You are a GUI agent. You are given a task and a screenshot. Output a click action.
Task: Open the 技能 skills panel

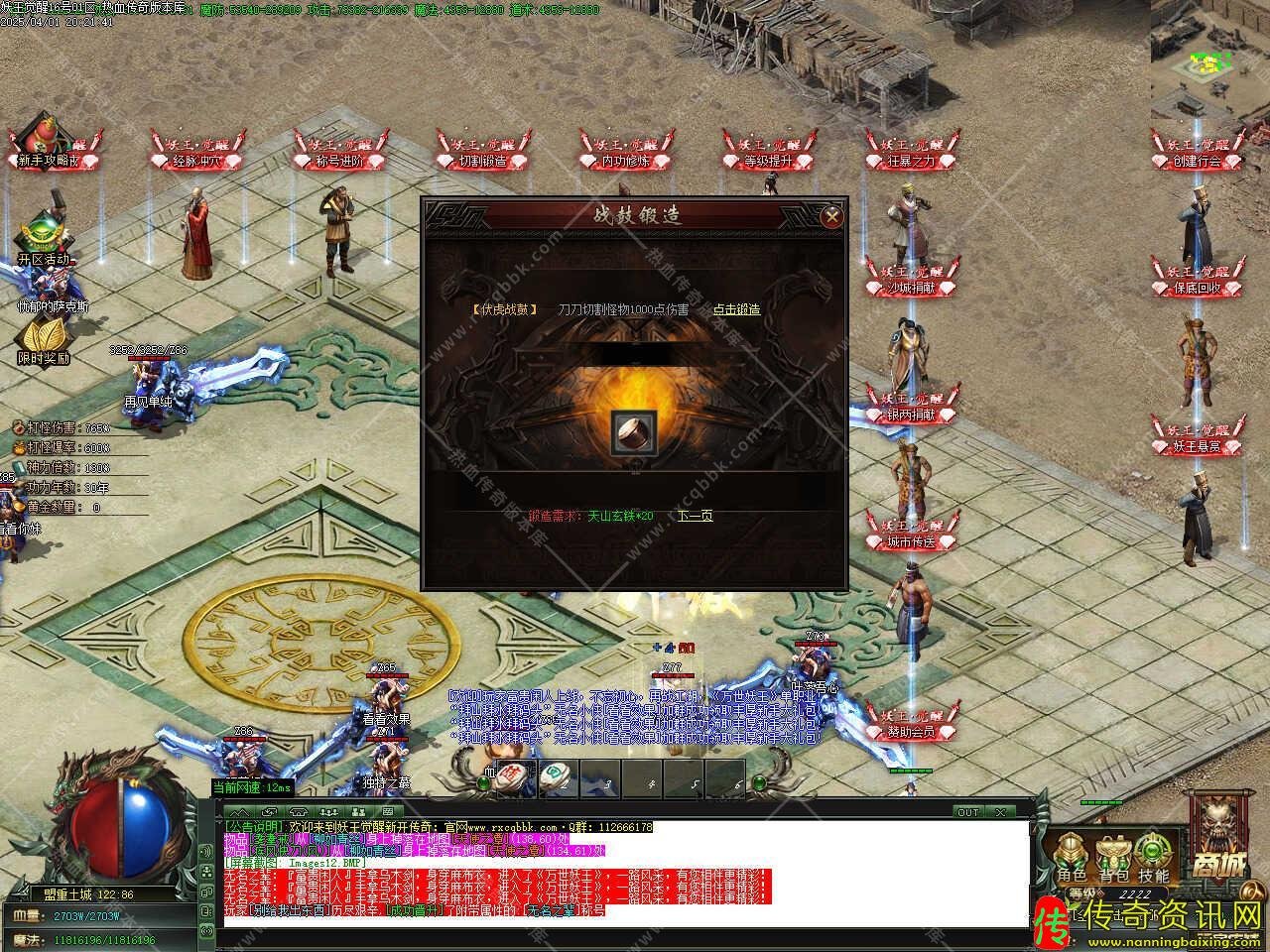coord(1153,858)
